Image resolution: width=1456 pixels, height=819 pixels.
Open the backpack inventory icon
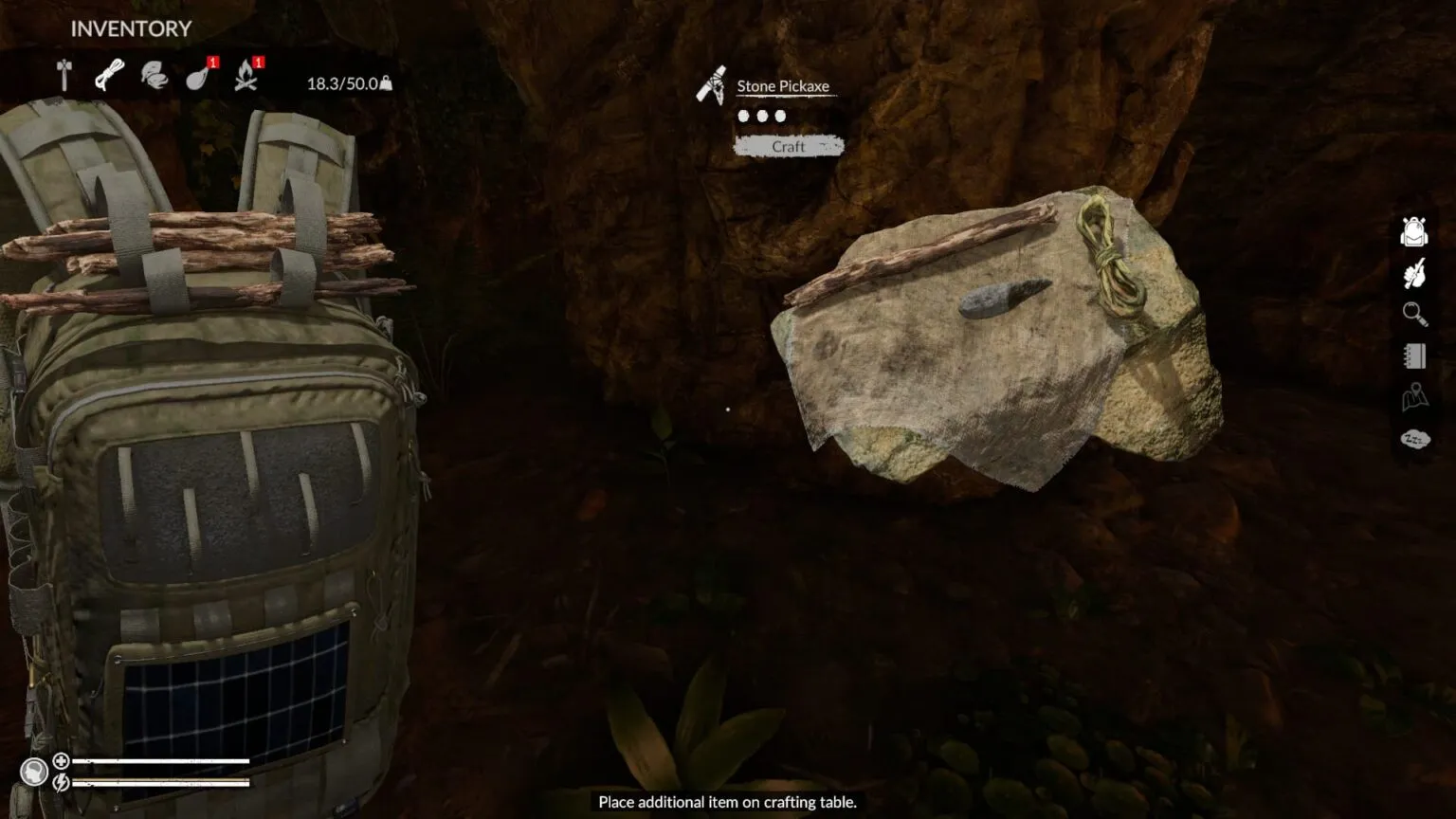(1413, 230)
